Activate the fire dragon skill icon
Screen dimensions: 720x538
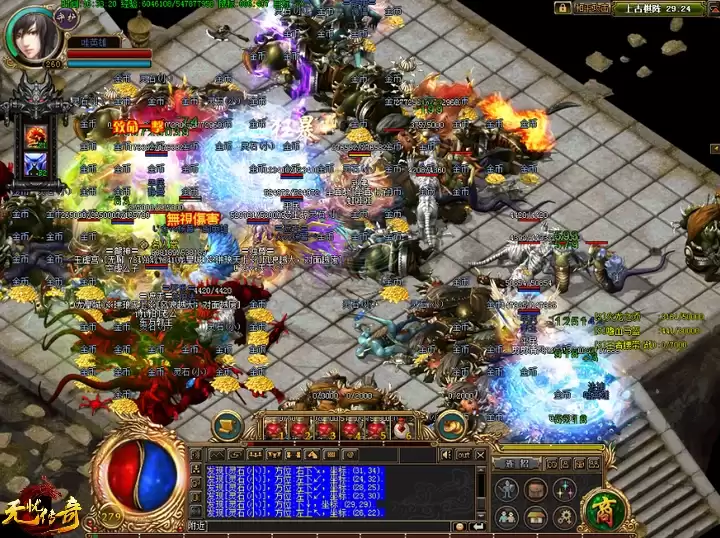click(36, 136)
